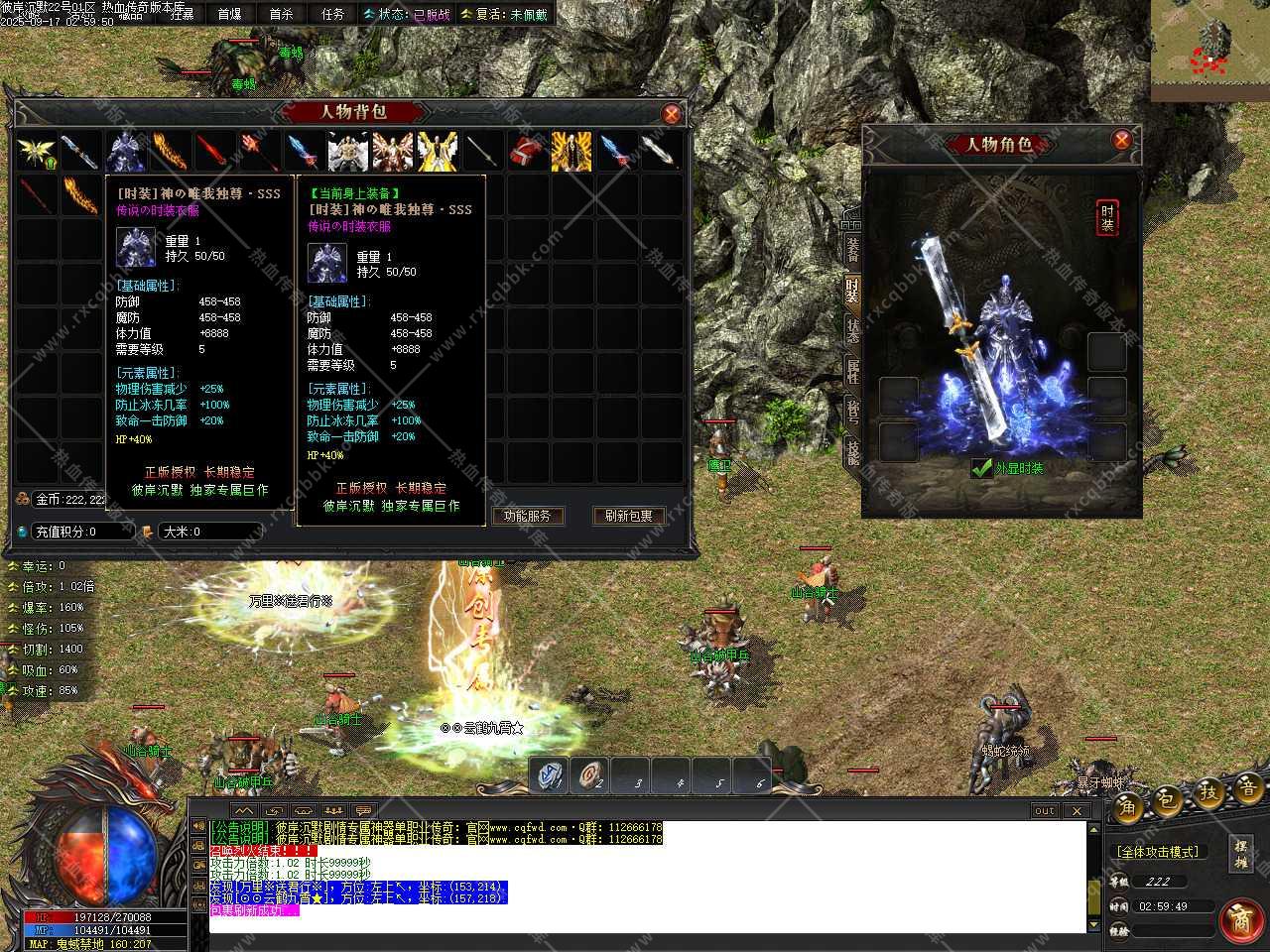1270x952 pixels.
Task: Open the 任务 quest menu
Action: click(333, 14)
